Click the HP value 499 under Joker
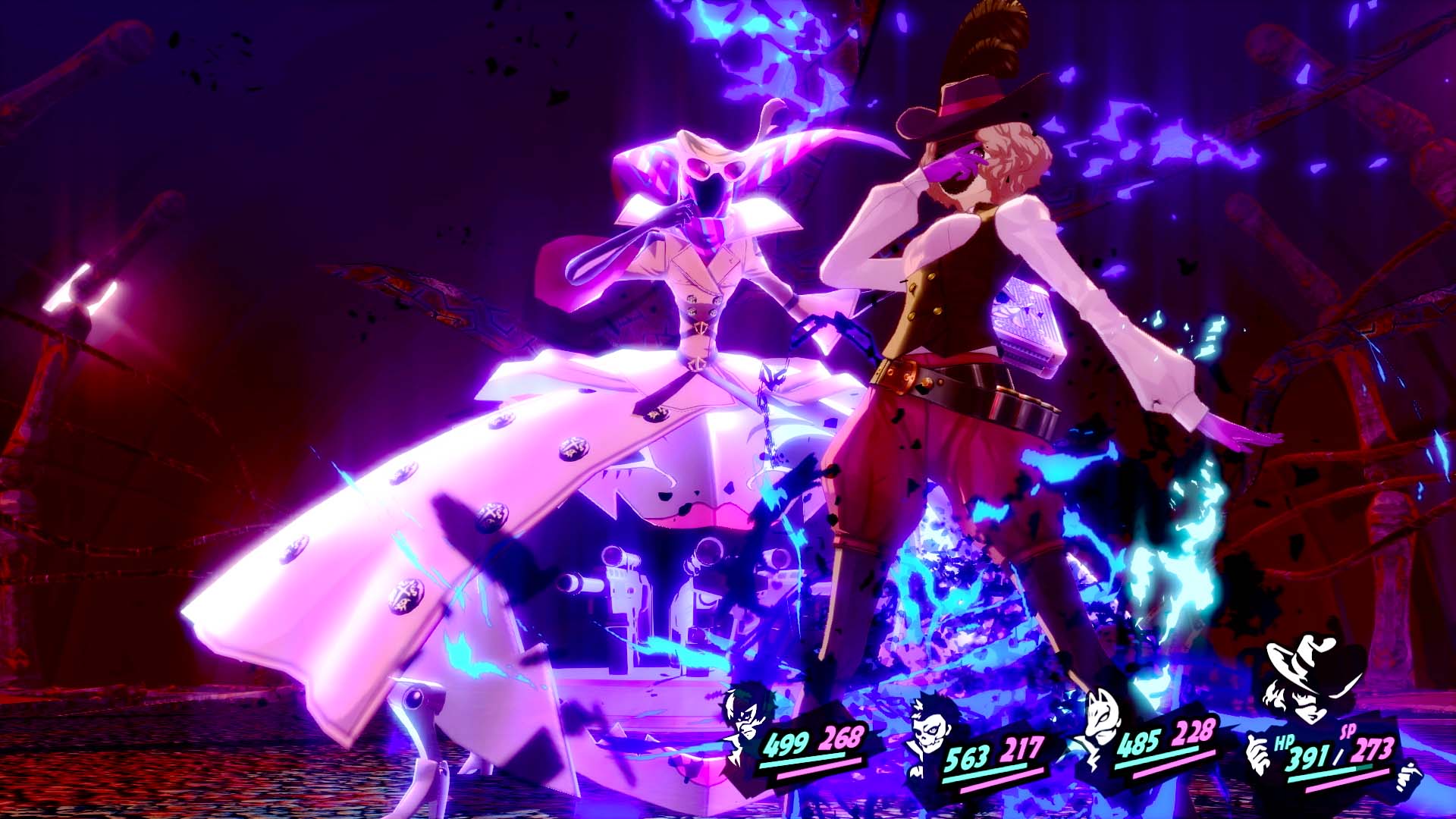Viewport: 1456px width, 819px height. coord(786,745)
